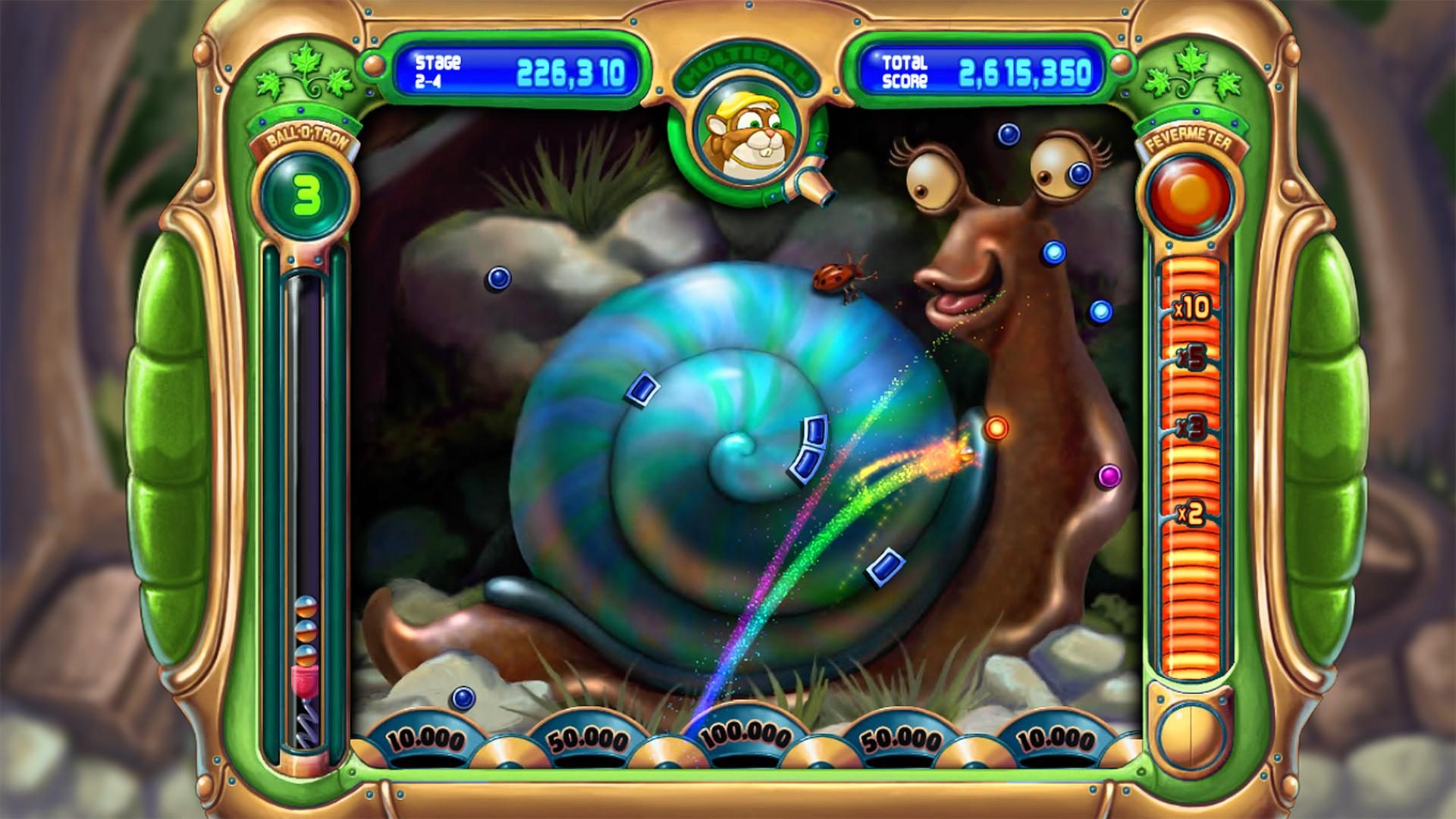Select the orange peg near the snail shell
Image resolution: width=1456 pixels, height=819 pixels.
[x=997, y=428]
